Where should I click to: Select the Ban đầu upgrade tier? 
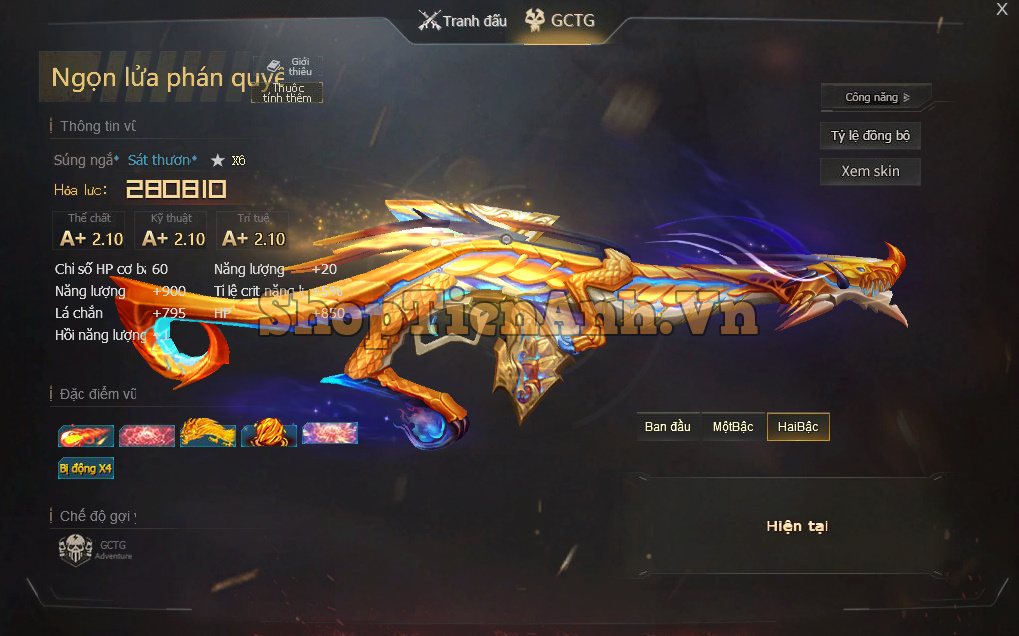click(668, 427)
